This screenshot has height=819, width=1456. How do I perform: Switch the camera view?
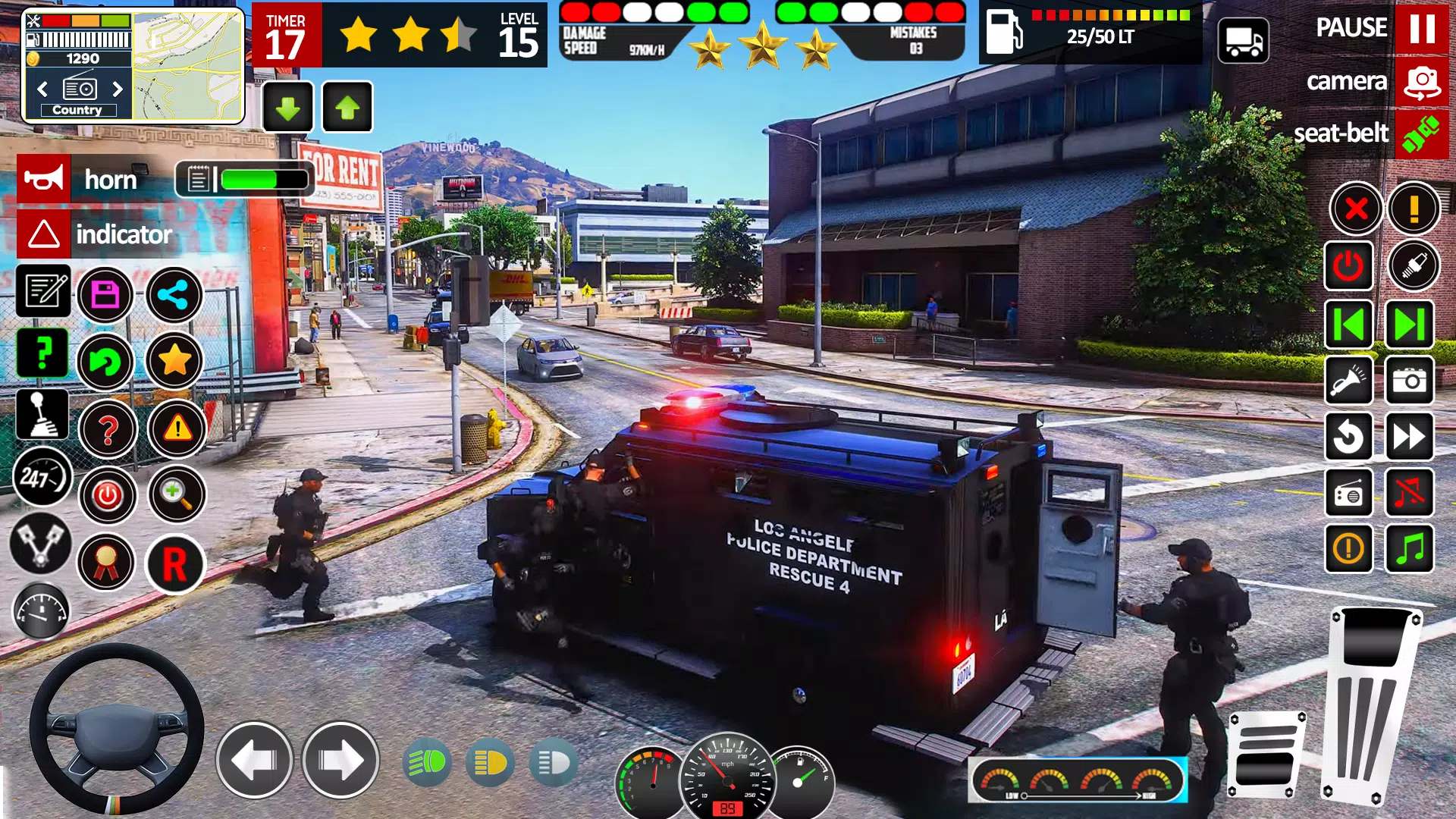[1421, 81]
